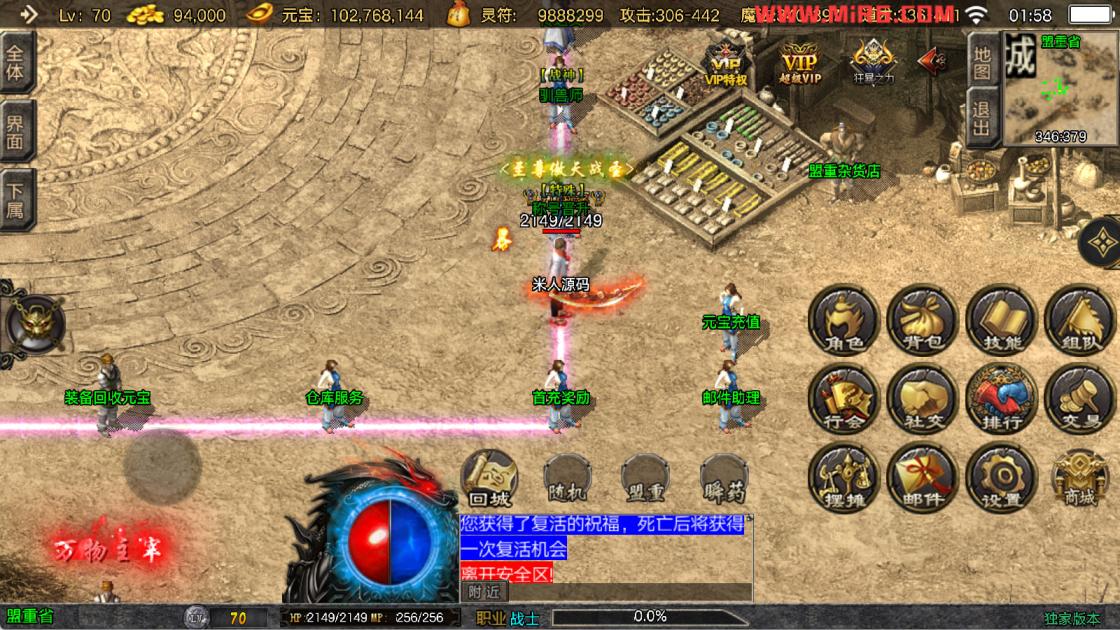This screenshot has width=1120, height=630.
Task: Open the 摆摊 stall menu
Action: point(843,478)
